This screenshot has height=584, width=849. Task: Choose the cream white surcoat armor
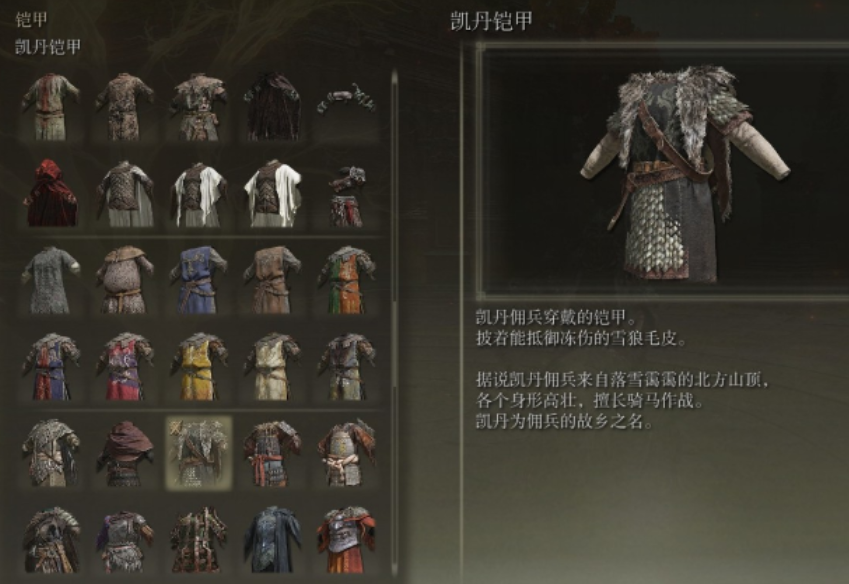click(272, 366)
